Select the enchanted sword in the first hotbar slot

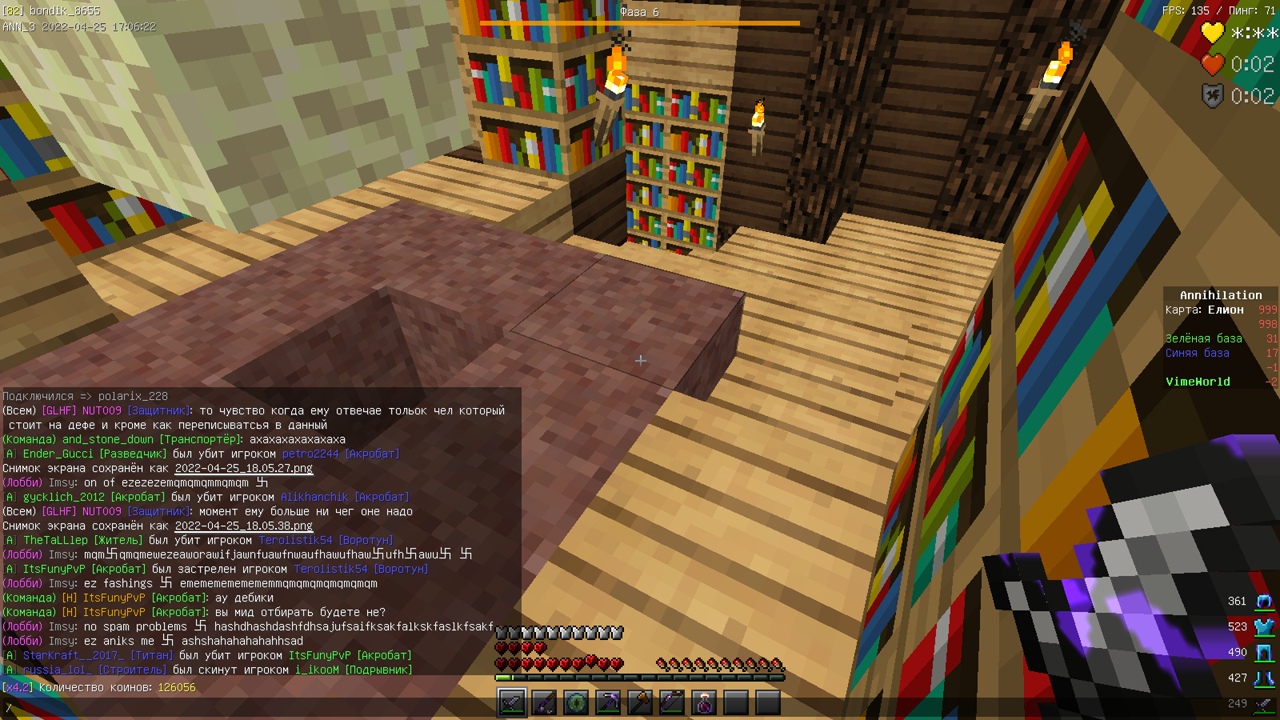[512, 703]
